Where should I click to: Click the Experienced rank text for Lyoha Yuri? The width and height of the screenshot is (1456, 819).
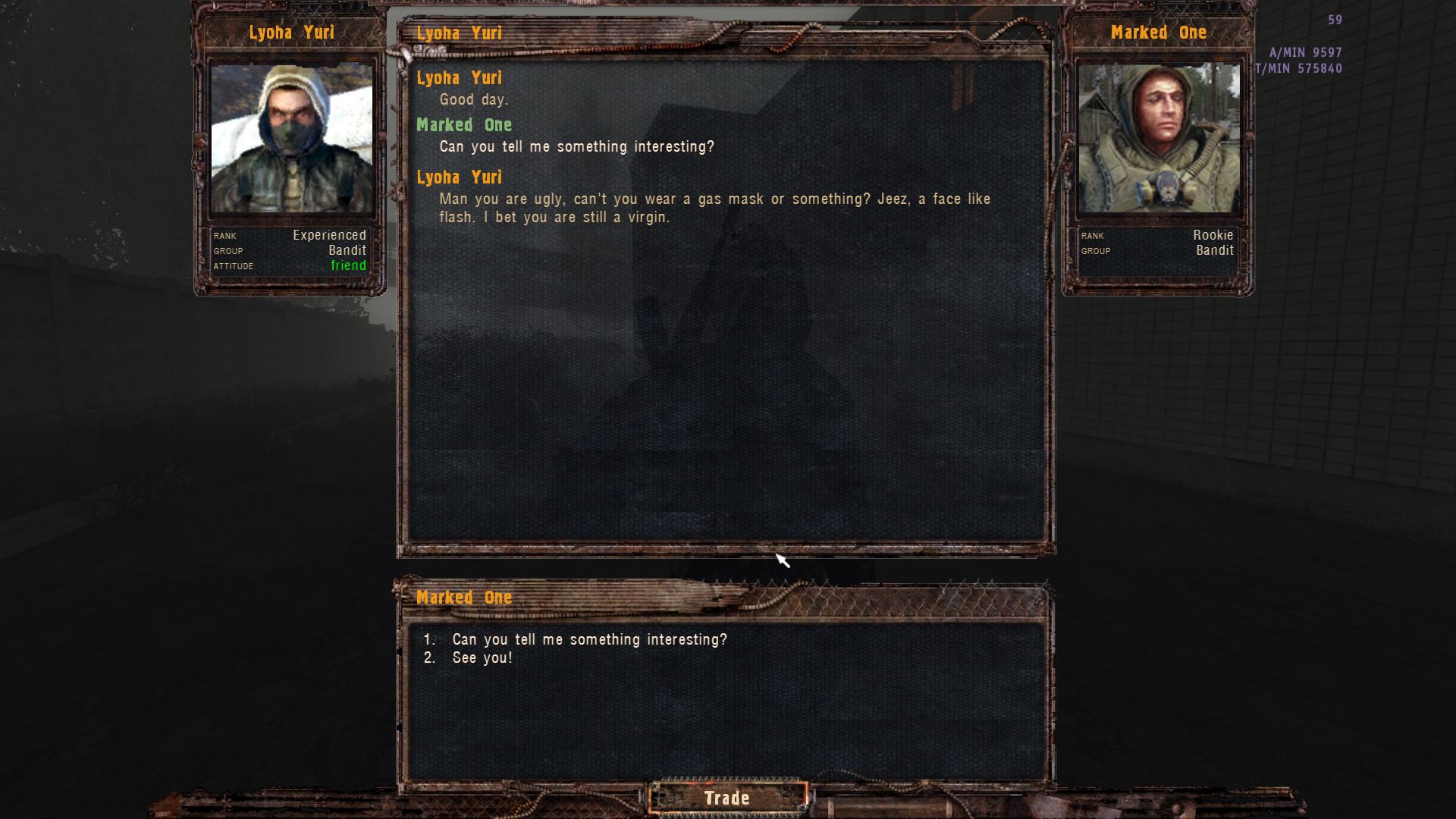pyautogui.click(x=330, y=235)
